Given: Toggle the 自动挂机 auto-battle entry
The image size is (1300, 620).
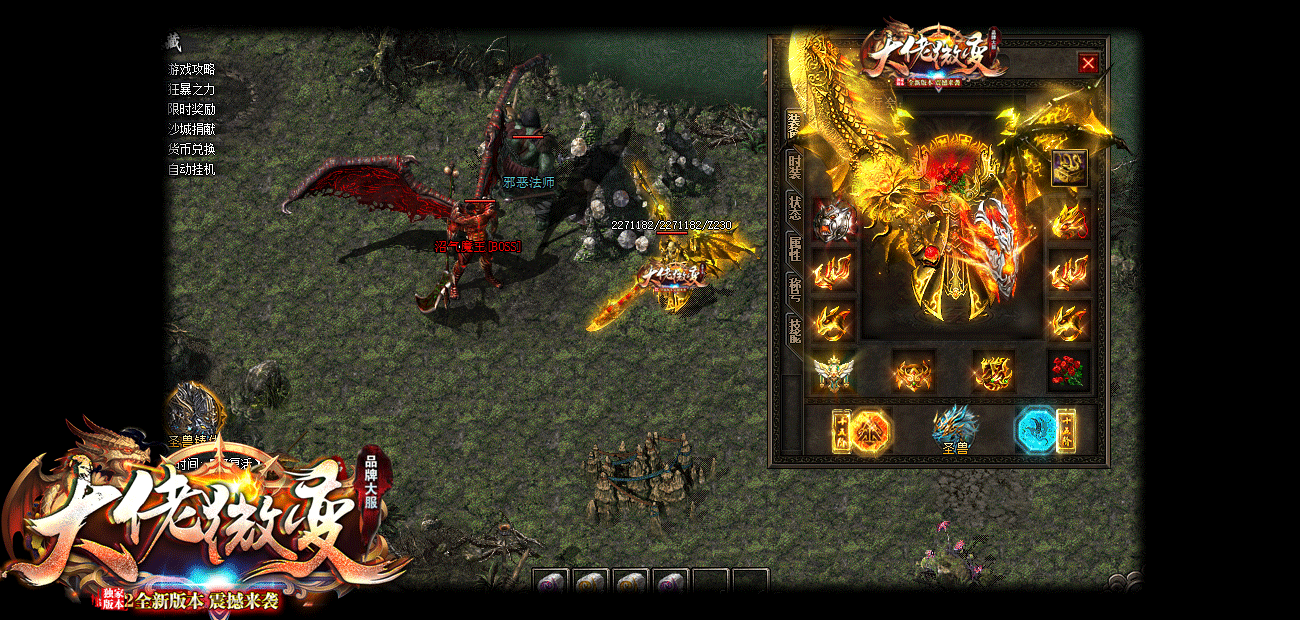Looking at the screenshot, I should point(191,169).
